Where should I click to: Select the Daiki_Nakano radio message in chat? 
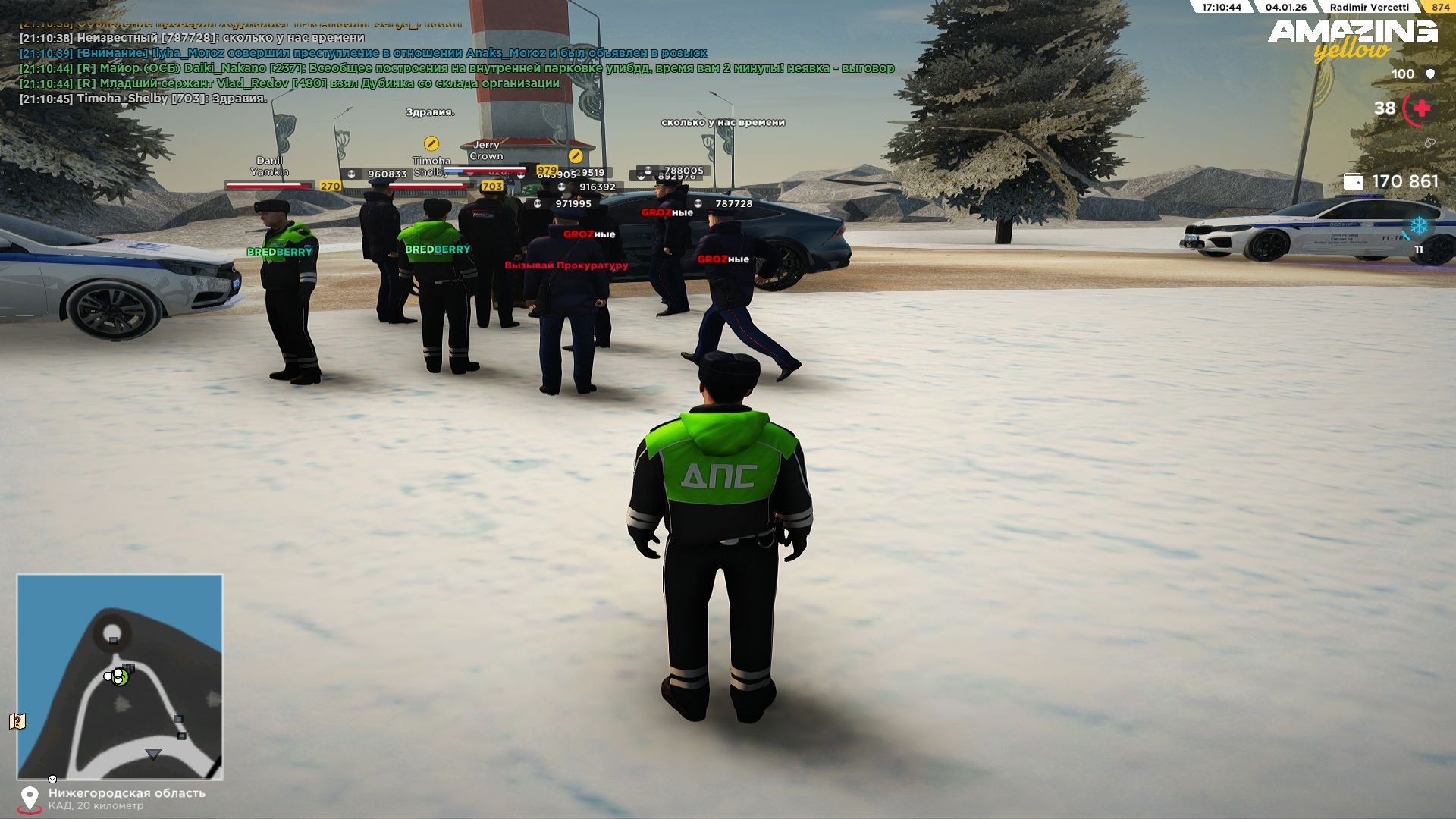[x=457, y=68]
